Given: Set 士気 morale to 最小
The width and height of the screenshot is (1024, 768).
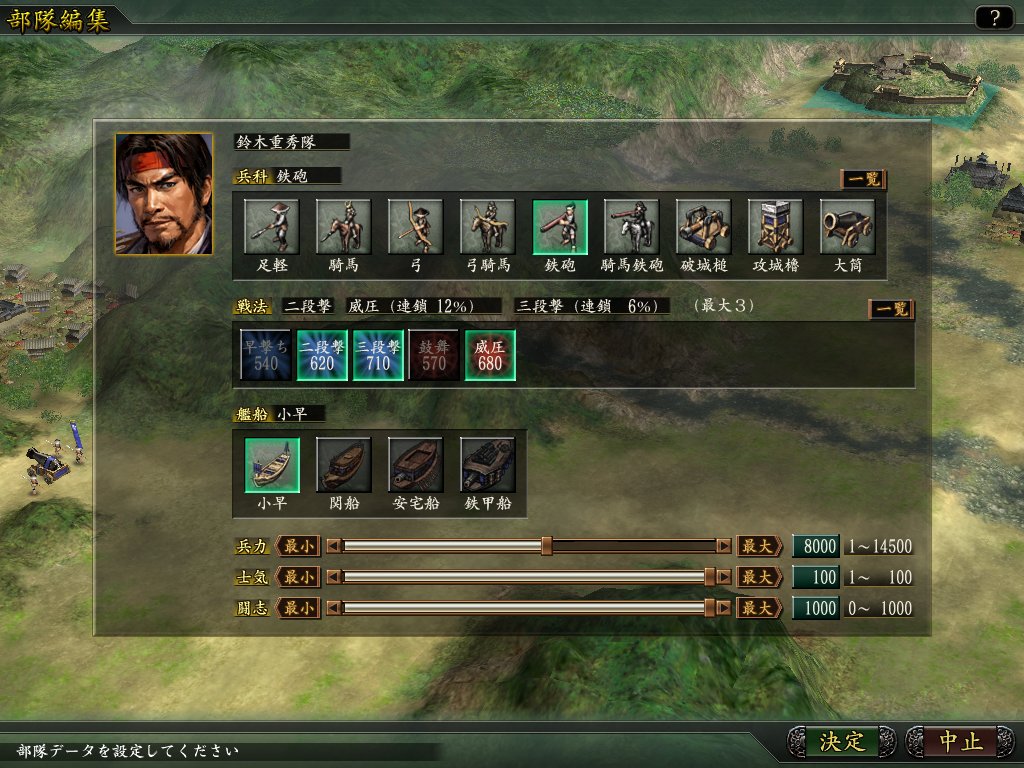Looking at the screenshot, I should pyautogui.click(x=297, y=577).
